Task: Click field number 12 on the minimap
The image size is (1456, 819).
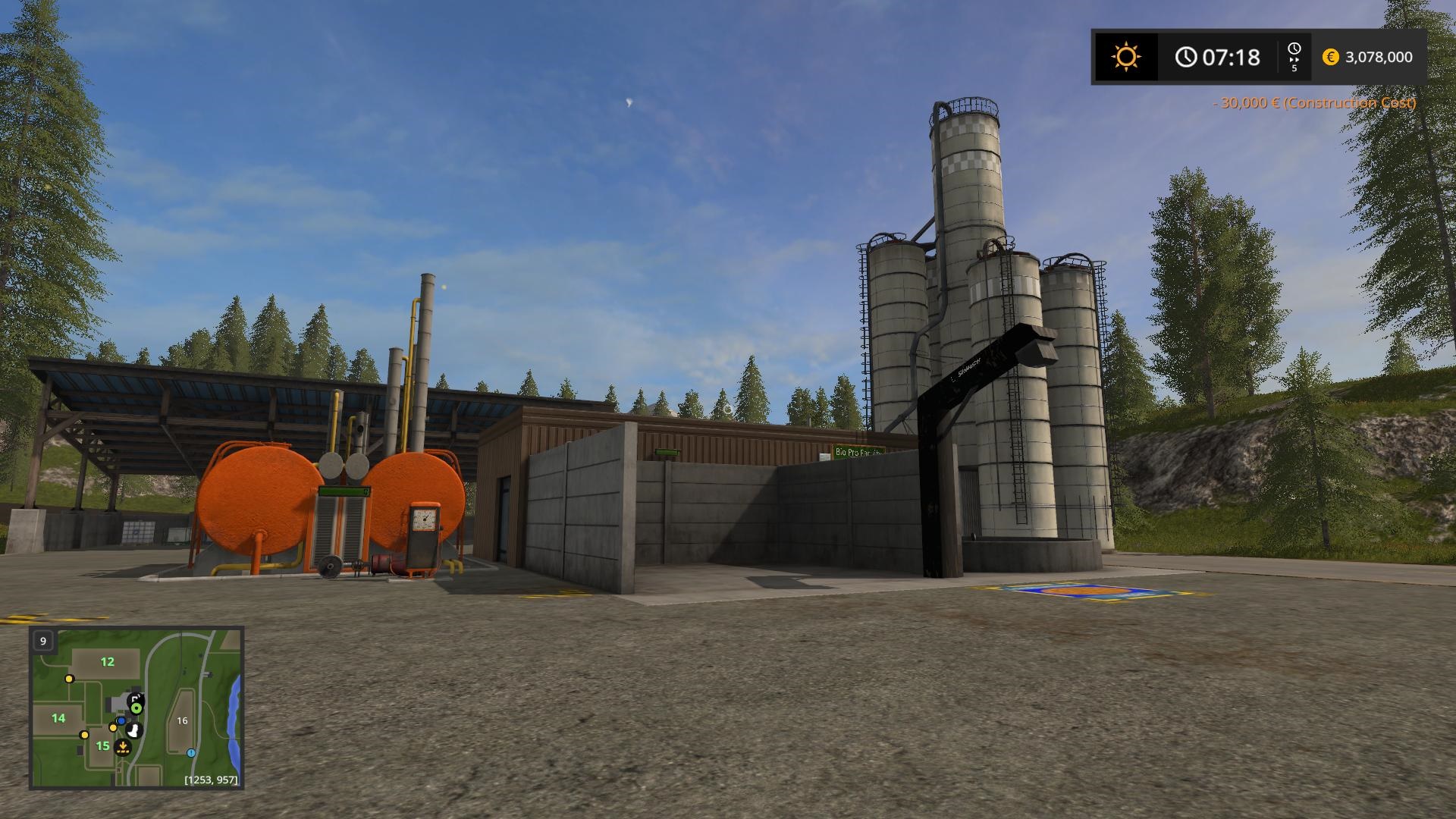Action: [107, 661]
